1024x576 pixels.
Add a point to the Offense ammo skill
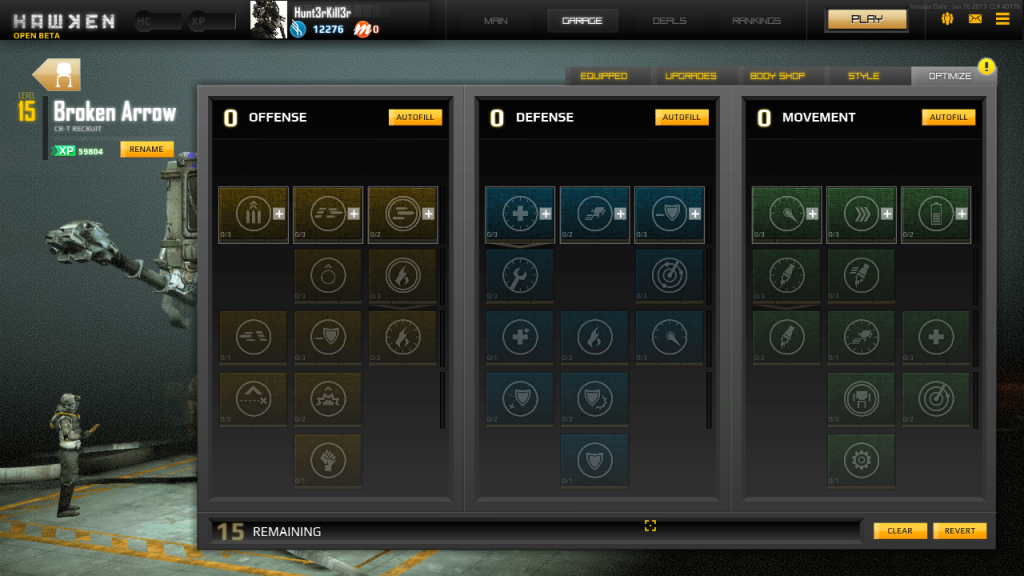pyautogui.click(x=279, y=213)
